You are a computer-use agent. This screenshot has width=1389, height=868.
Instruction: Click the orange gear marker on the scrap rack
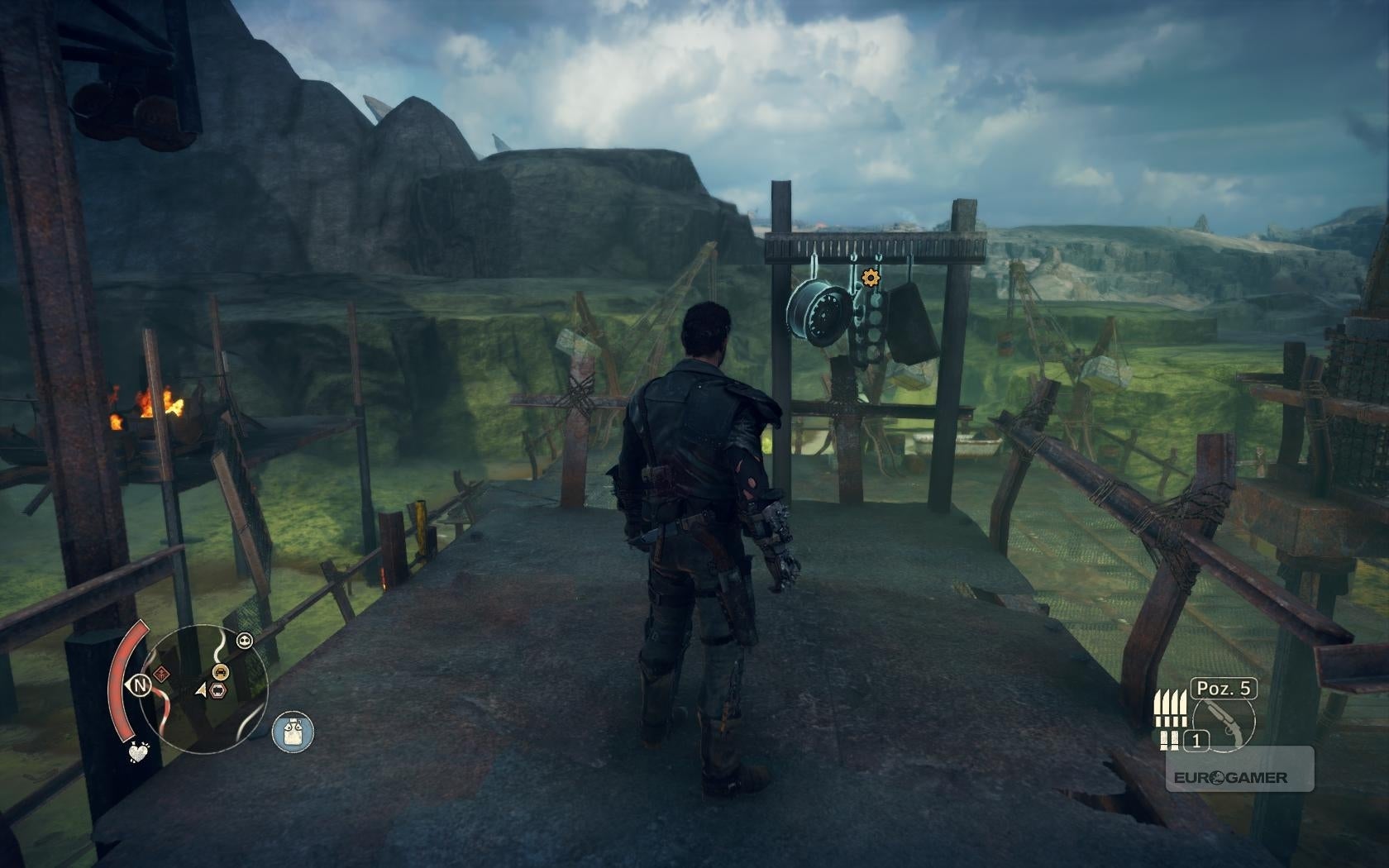[870, 278]
